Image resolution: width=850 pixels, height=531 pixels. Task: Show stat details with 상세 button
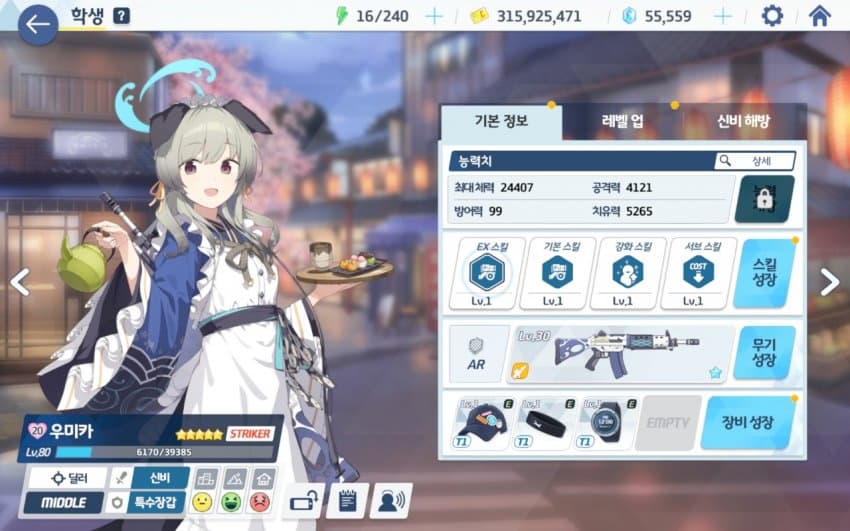(x=755, y=161)
